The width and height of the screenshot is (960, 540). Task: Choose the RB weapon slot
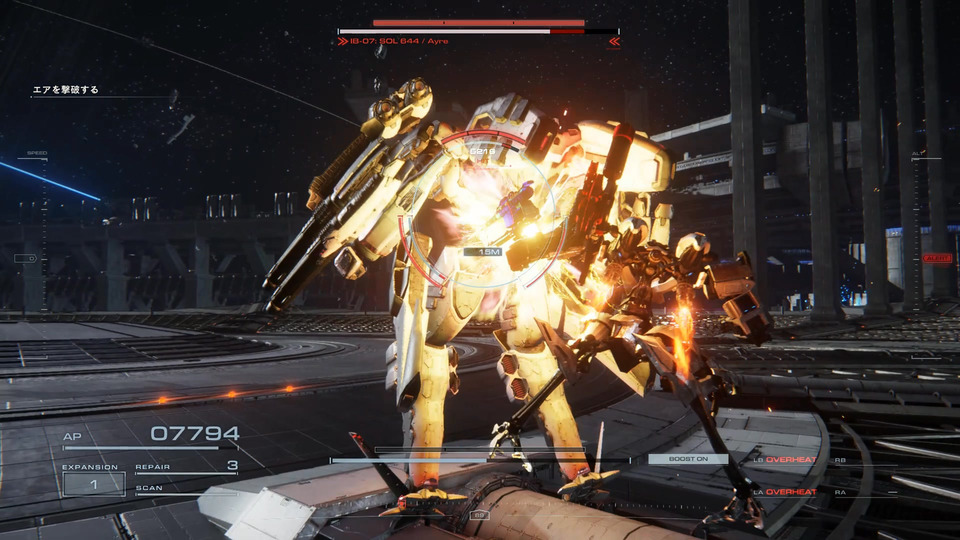click(x=842, y=460)
